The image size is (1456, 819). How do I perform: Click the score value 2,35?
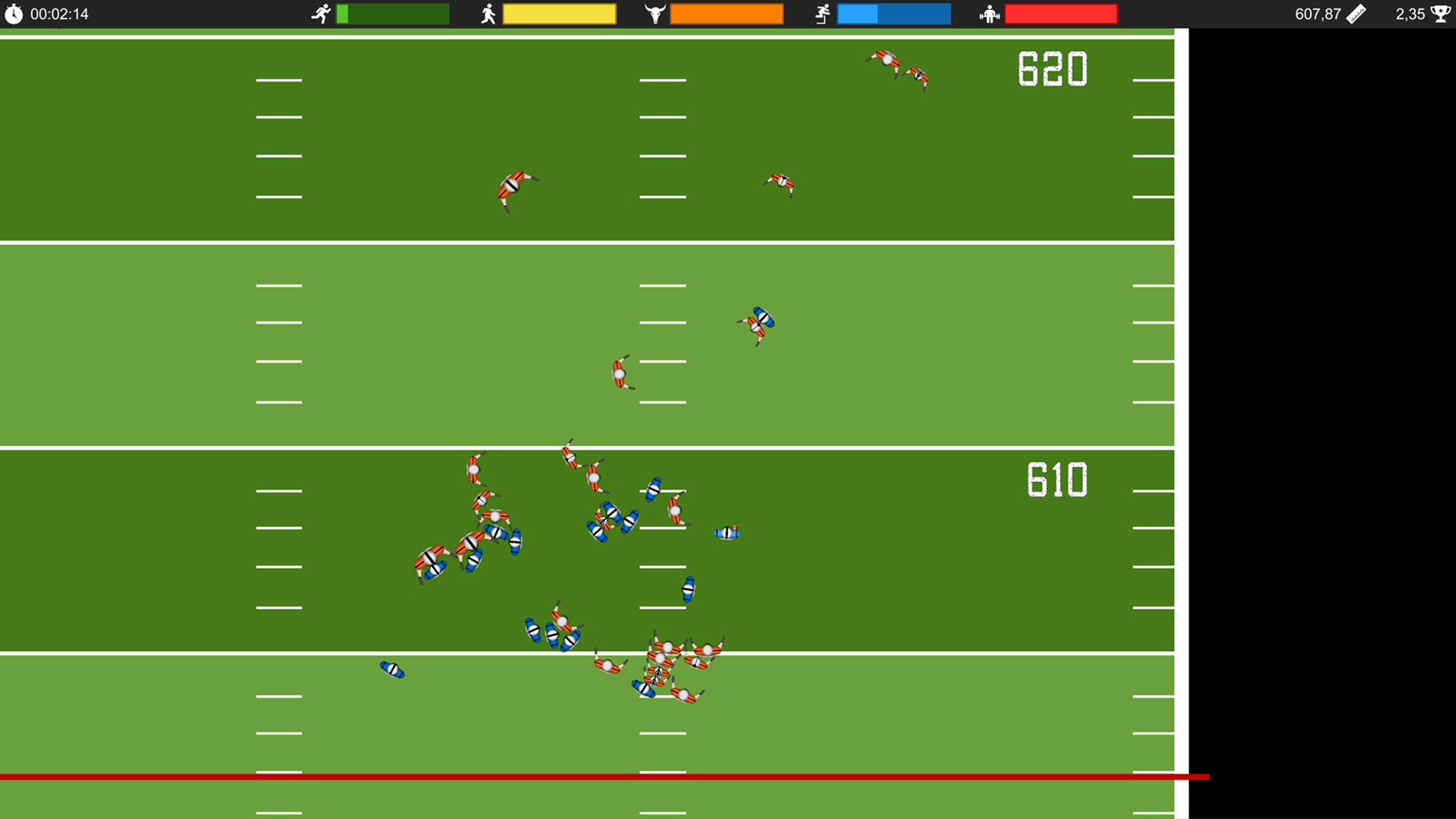[x=1409, y=13]
